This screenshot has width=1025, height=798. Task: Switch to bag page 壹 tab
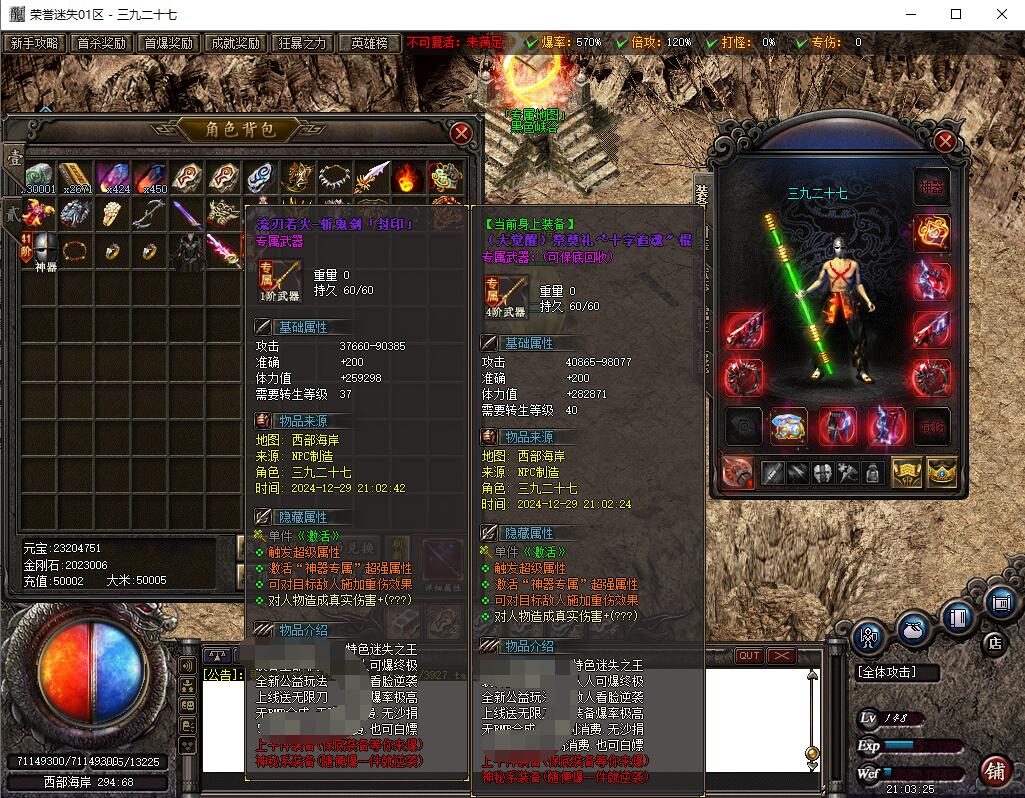click(x=13, y=160)
